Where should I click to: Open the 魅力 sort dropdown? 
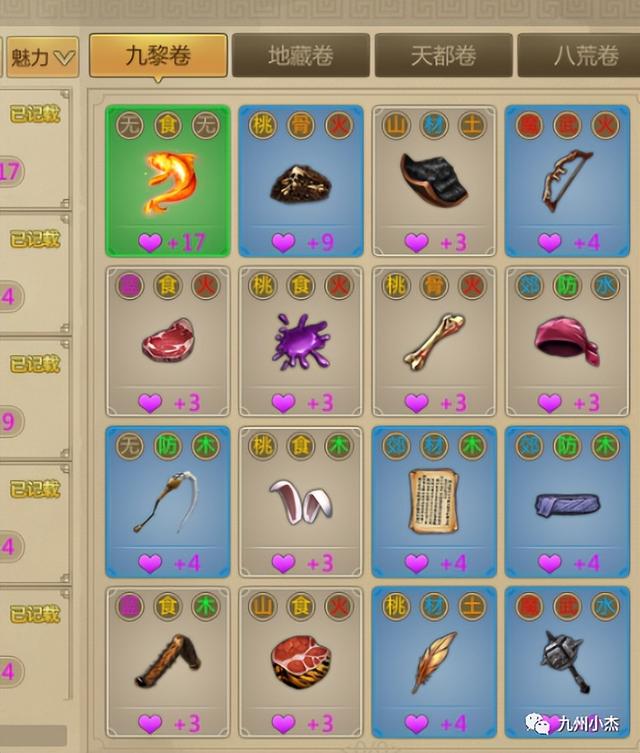[43, 57]
